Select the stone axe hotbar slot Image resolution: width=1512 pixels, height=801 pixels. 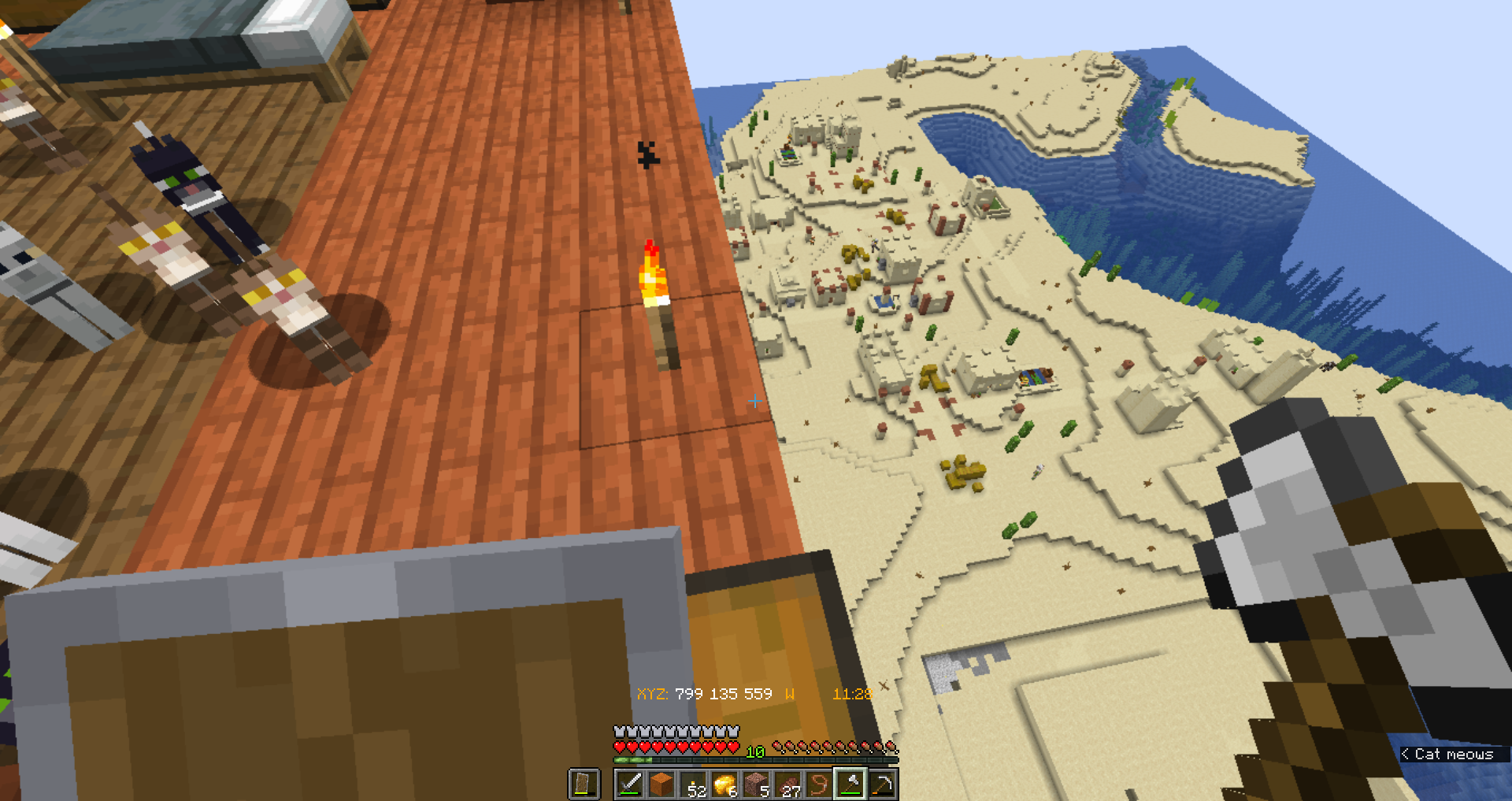(852, 782)
